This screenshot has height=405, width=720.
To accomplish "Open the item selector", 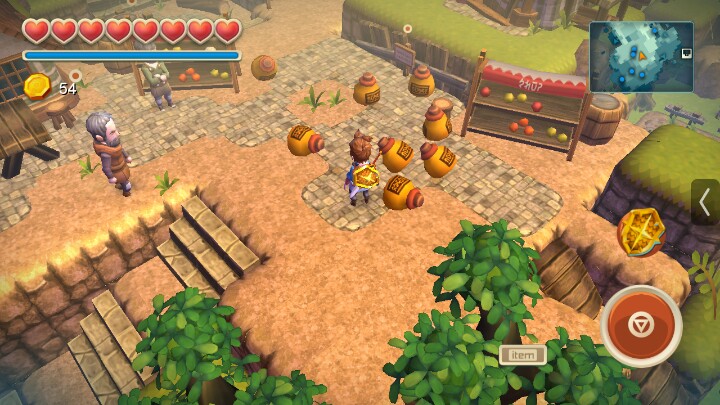I will tap(522, 354).
